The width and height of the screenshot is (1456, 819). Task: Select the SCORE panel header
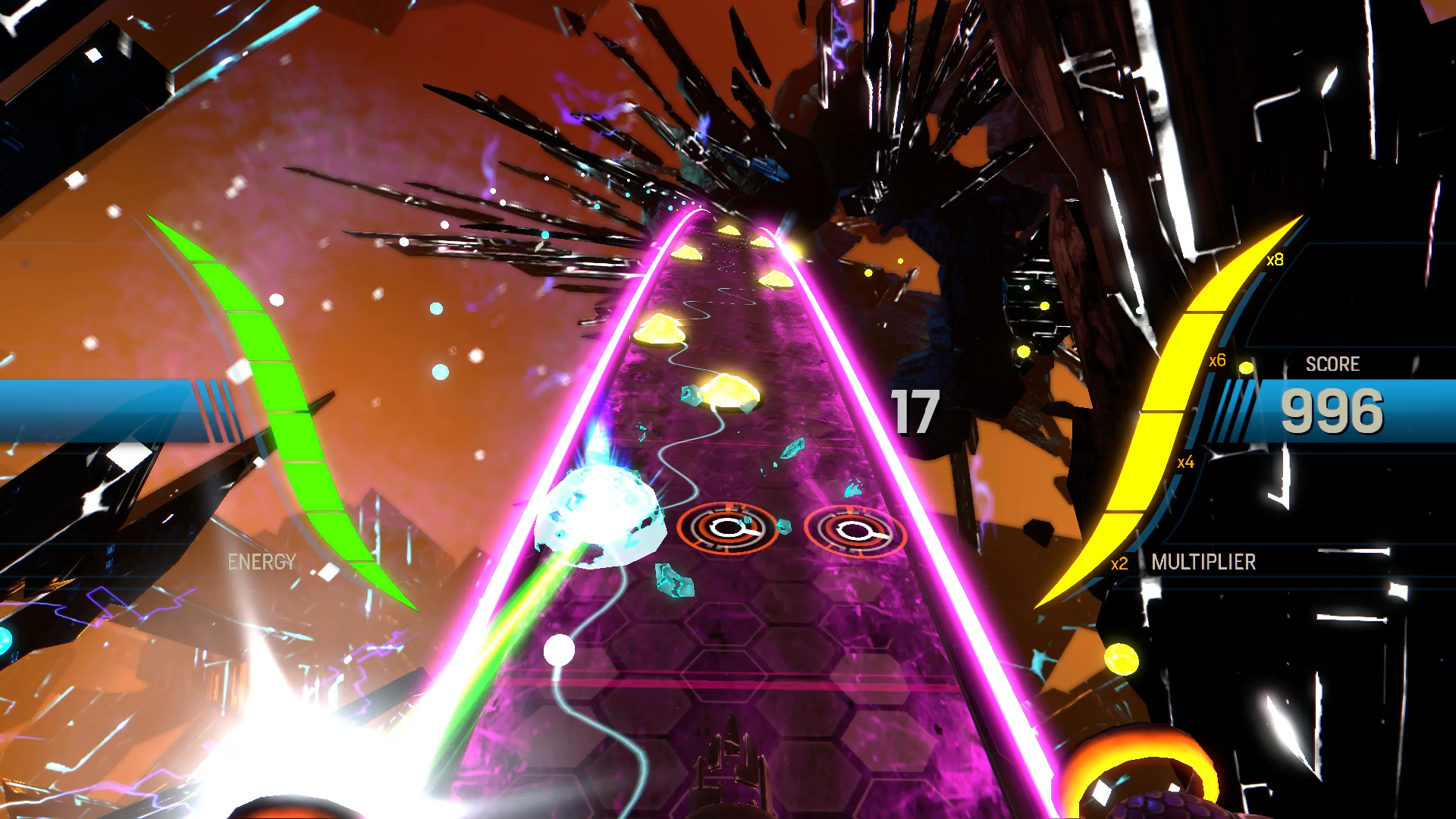coord(1334,364)
